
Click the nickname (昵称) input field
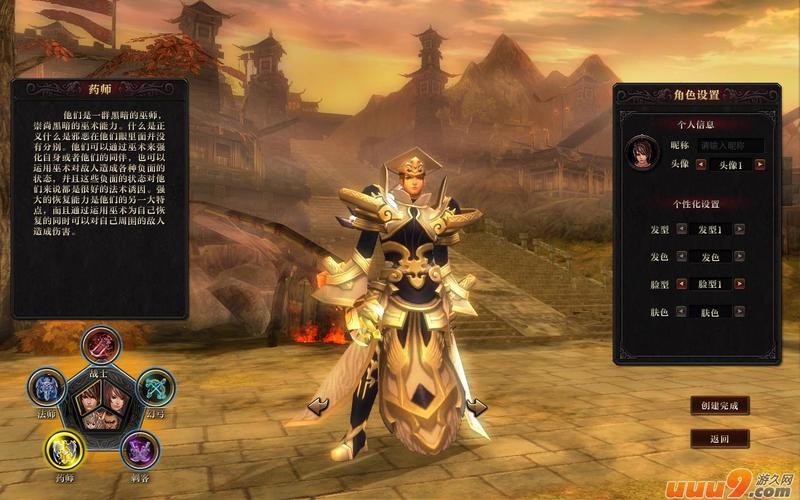pos(730,145)
